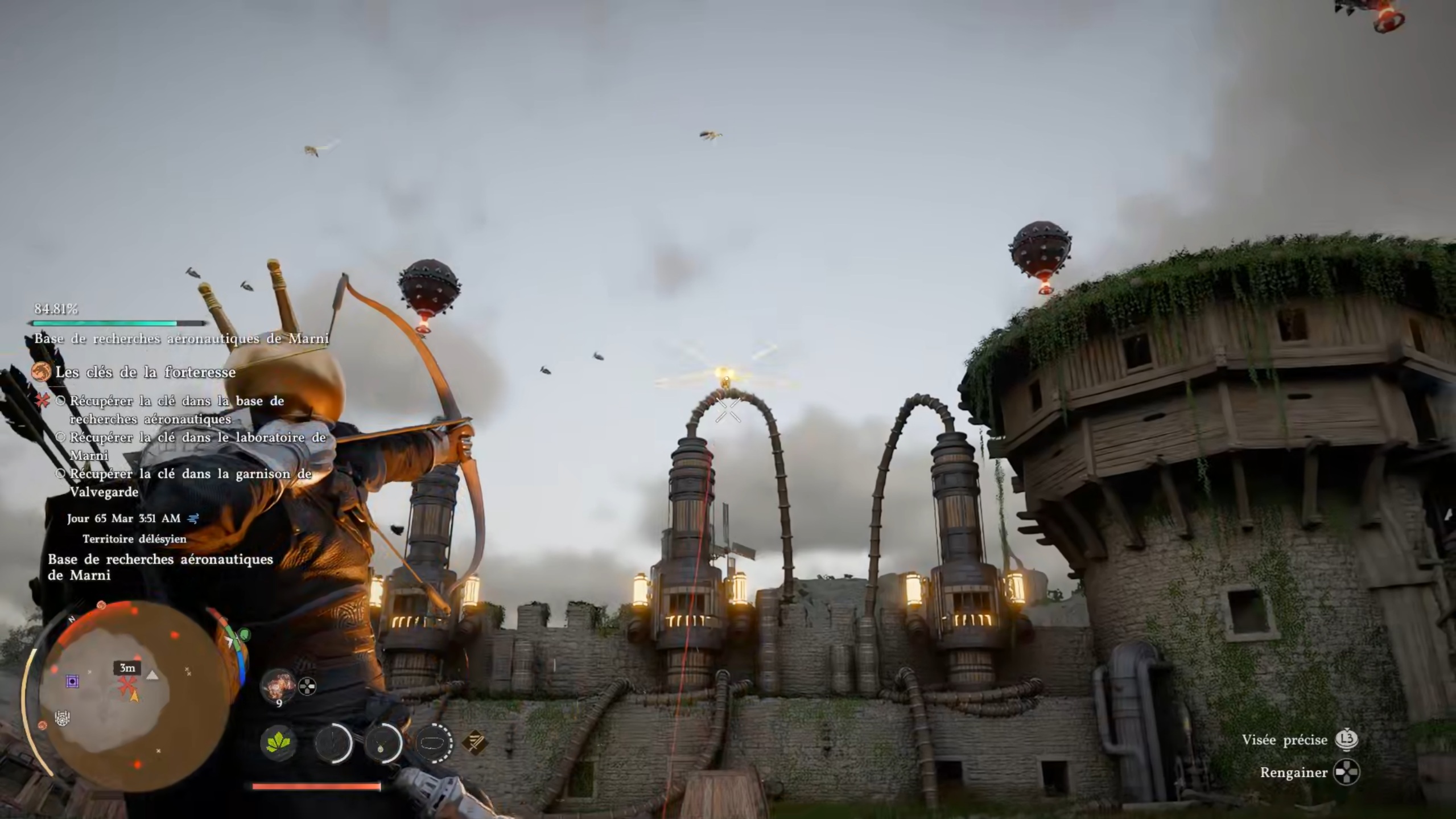Select the explosive arrow ammo slot
Viewport: 1456px width, 819px height.
coord(279,685)
